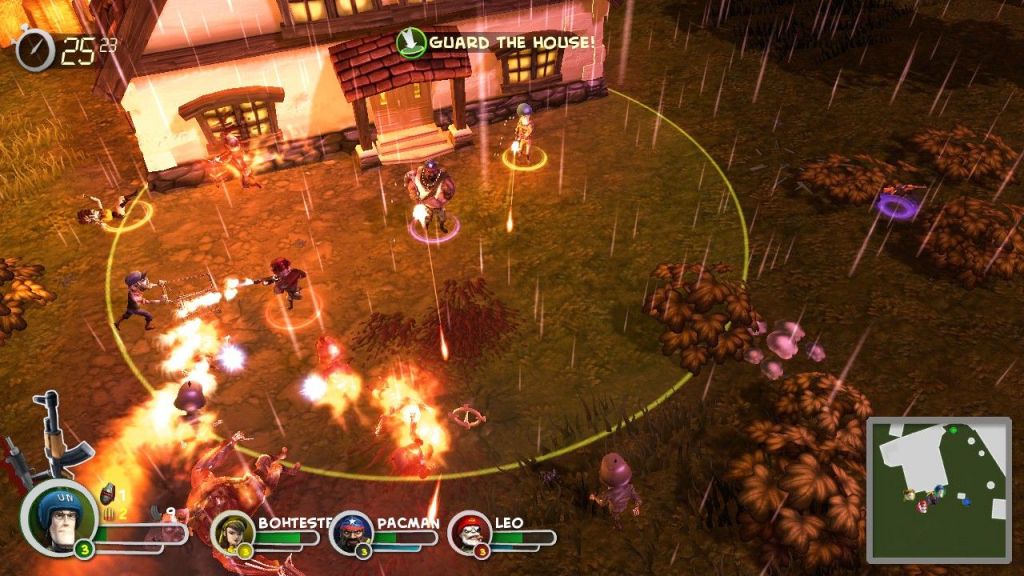1024x576 pixels.
Task: Pick LEO's red-hat character portrait
Action: [x=468, y=530]
